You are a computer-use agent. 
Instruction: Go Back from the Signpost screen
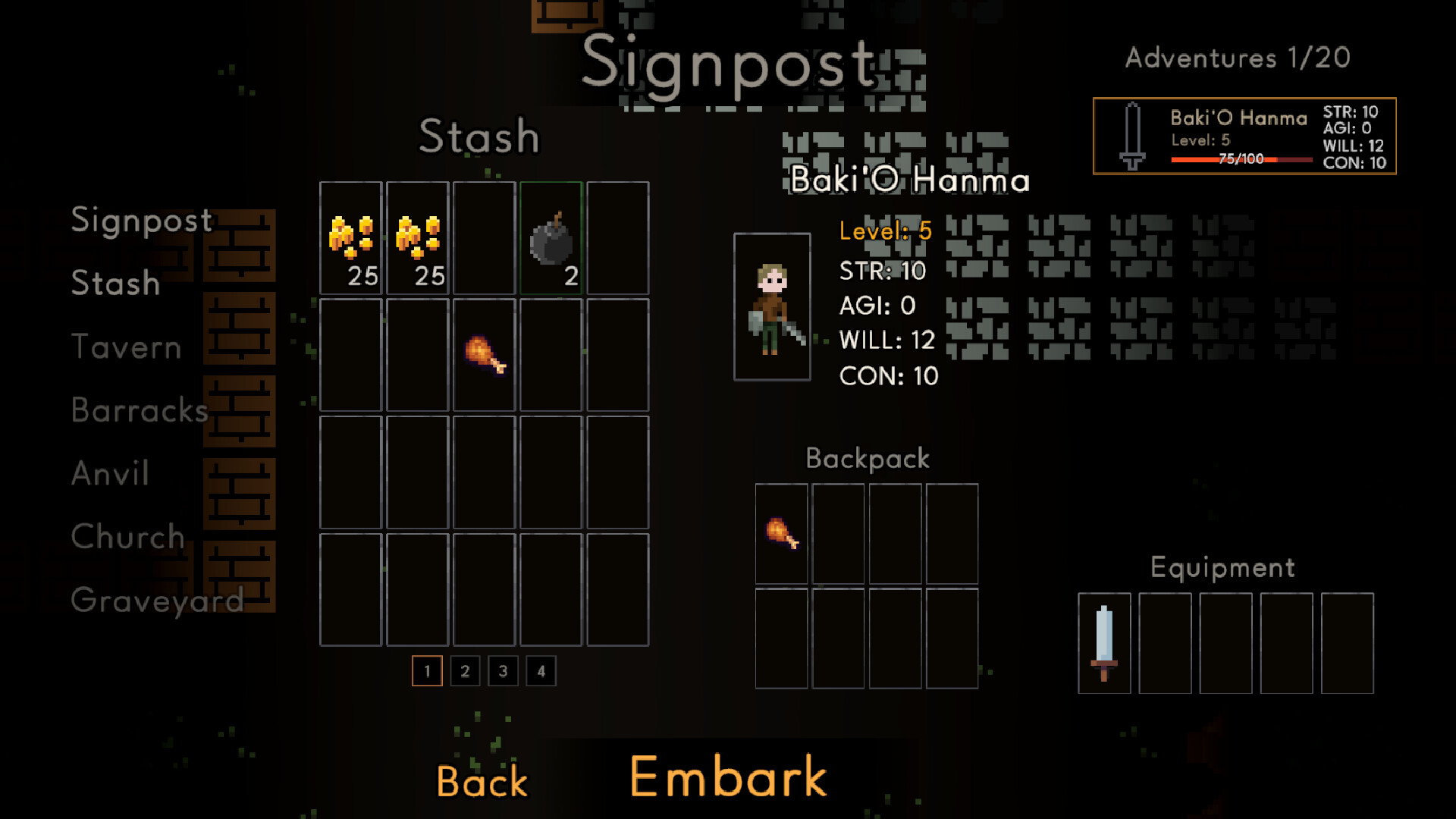[x=482, y=782]
